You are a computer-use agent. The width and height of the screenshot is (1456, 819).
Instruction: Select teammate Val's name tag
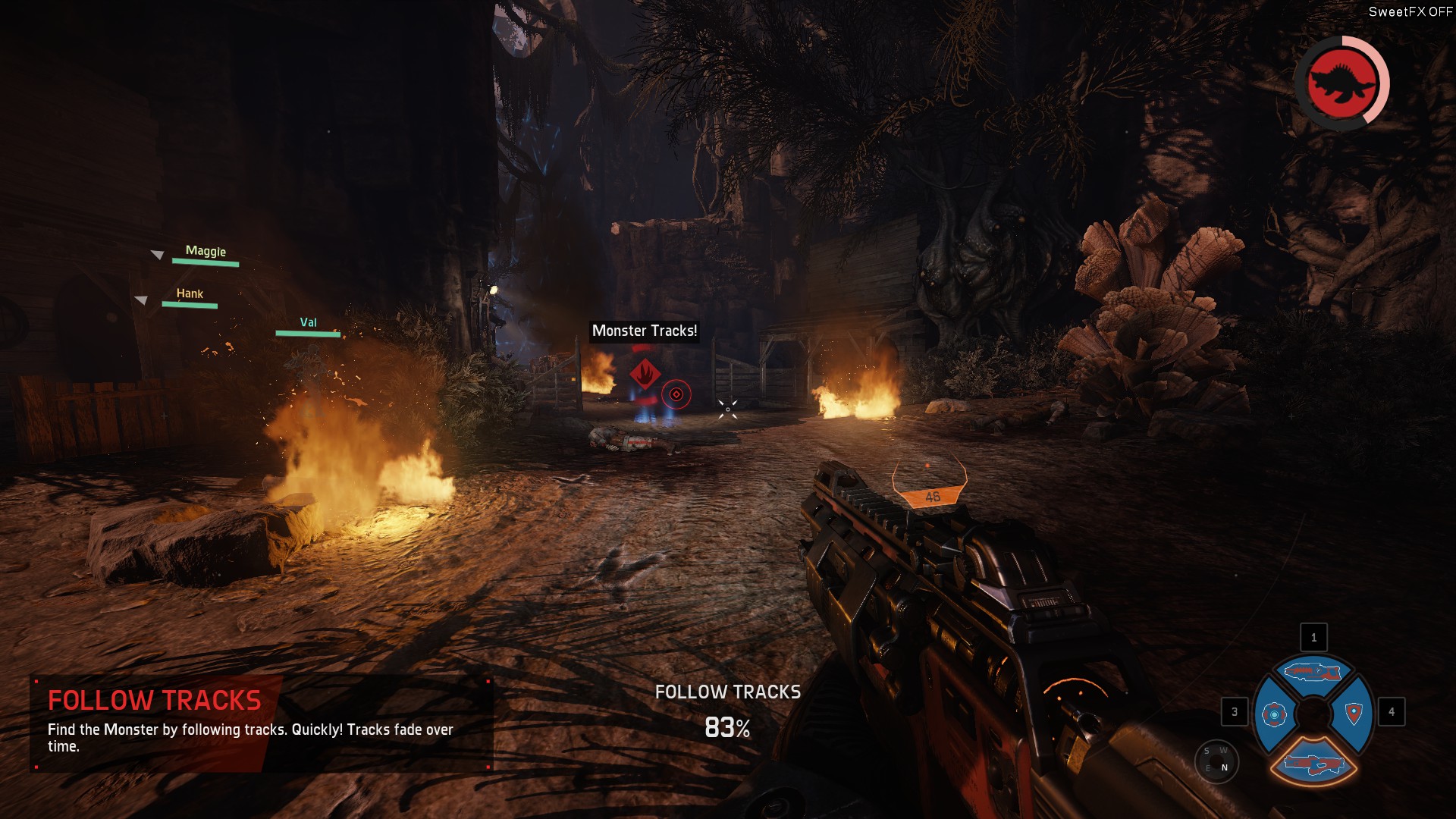308,322
